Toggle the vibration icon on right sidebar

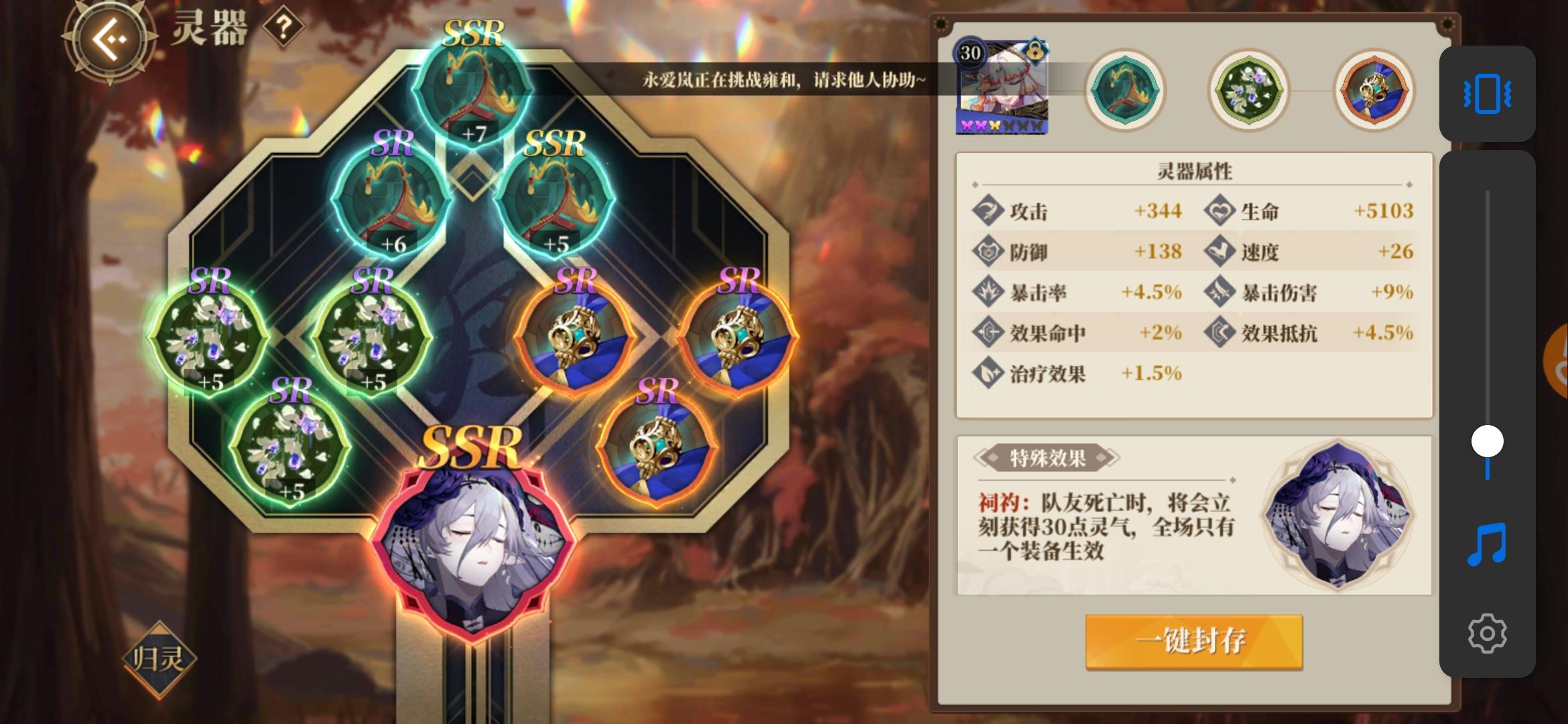tap(1489, 94)
